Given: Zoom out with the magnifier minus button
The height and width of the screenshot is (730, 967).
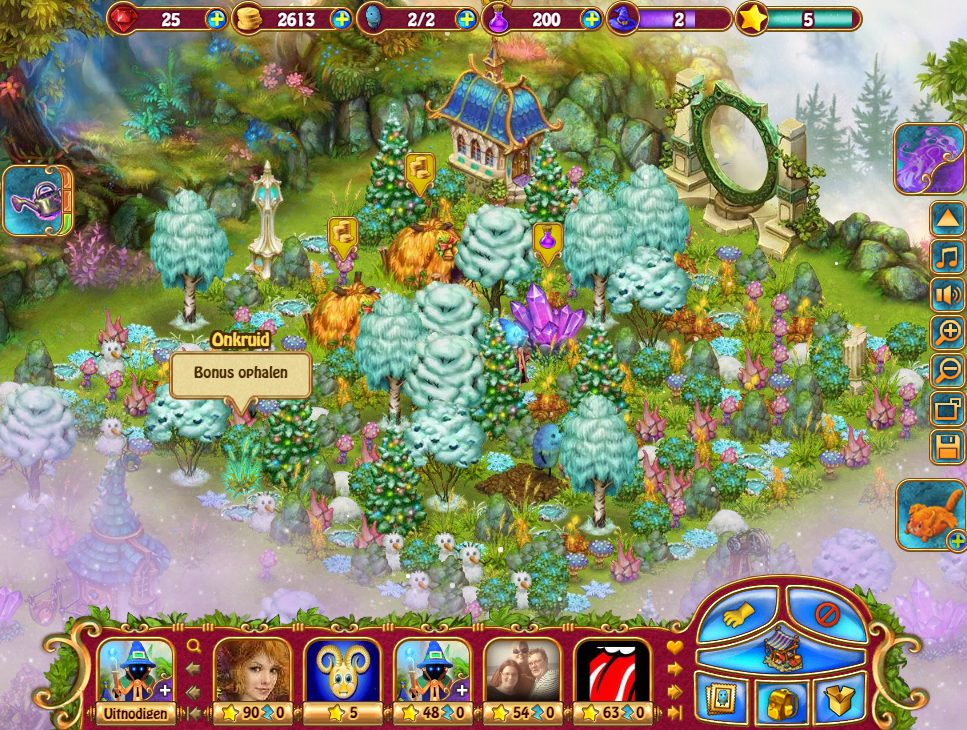Looking at the screenshot, I should point(947,370).
